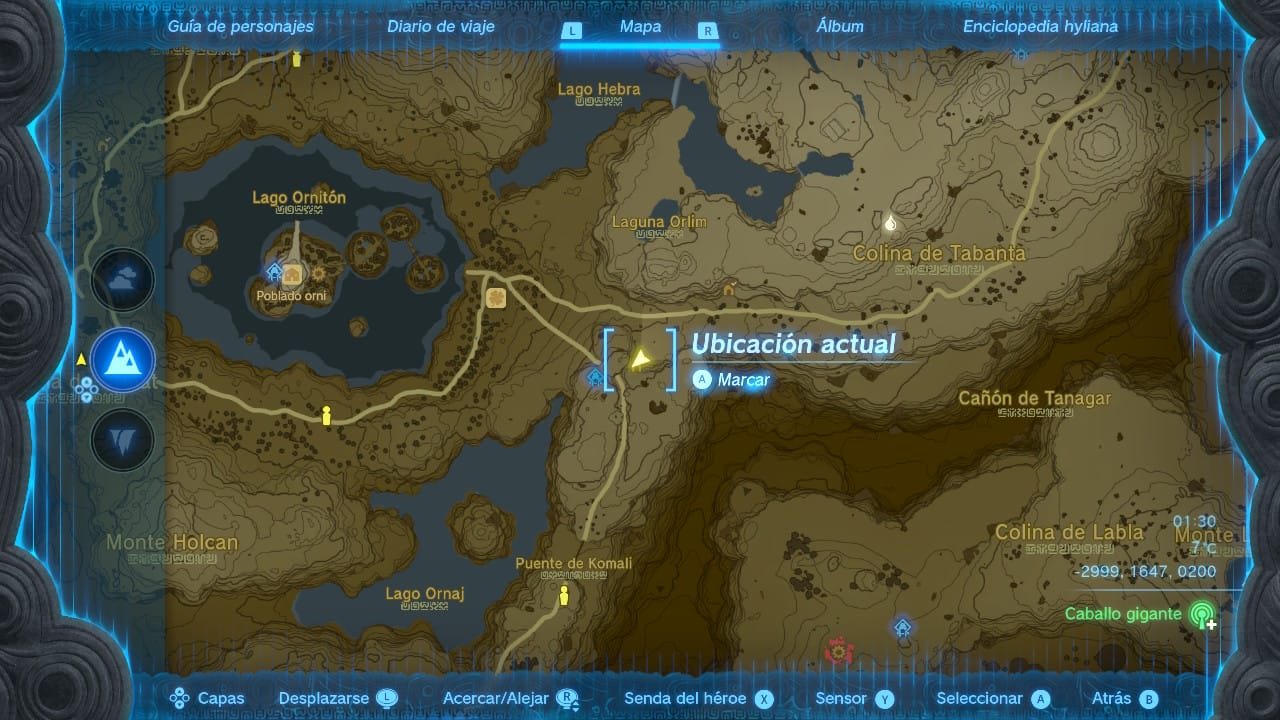
Task: Click the square stamp east of Lago Ornitón
Action: pyautogui.click(x=496, y=297)
